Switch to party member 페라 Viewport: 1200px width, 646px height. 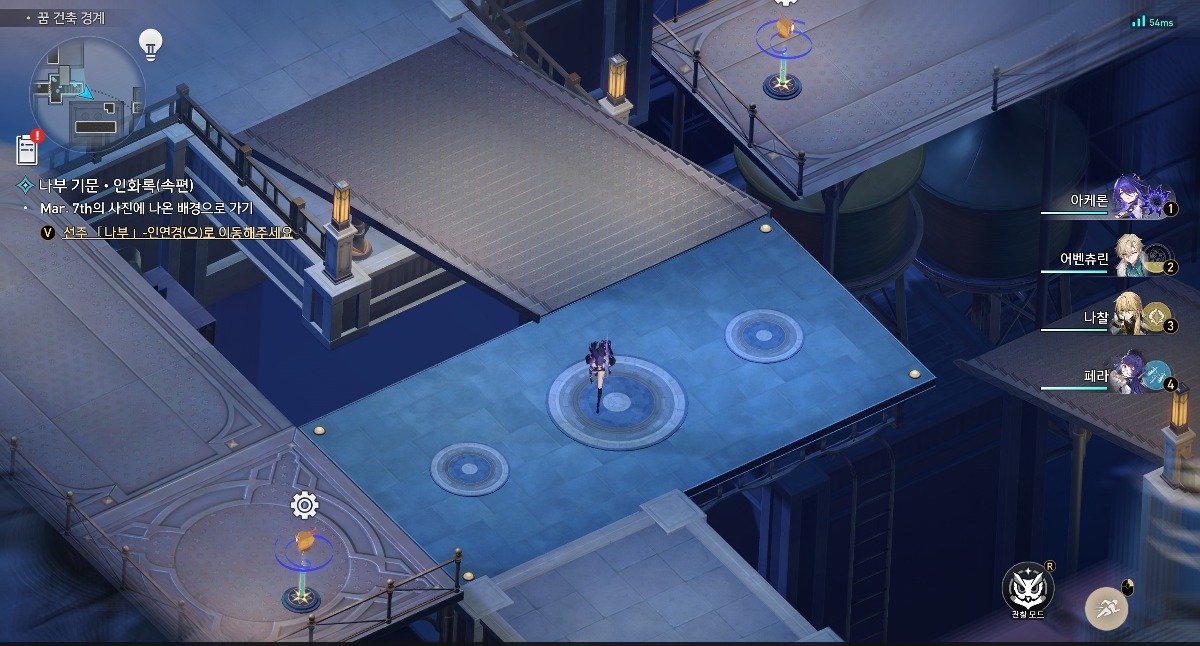pyautogui.click(x=1131, y=376)
